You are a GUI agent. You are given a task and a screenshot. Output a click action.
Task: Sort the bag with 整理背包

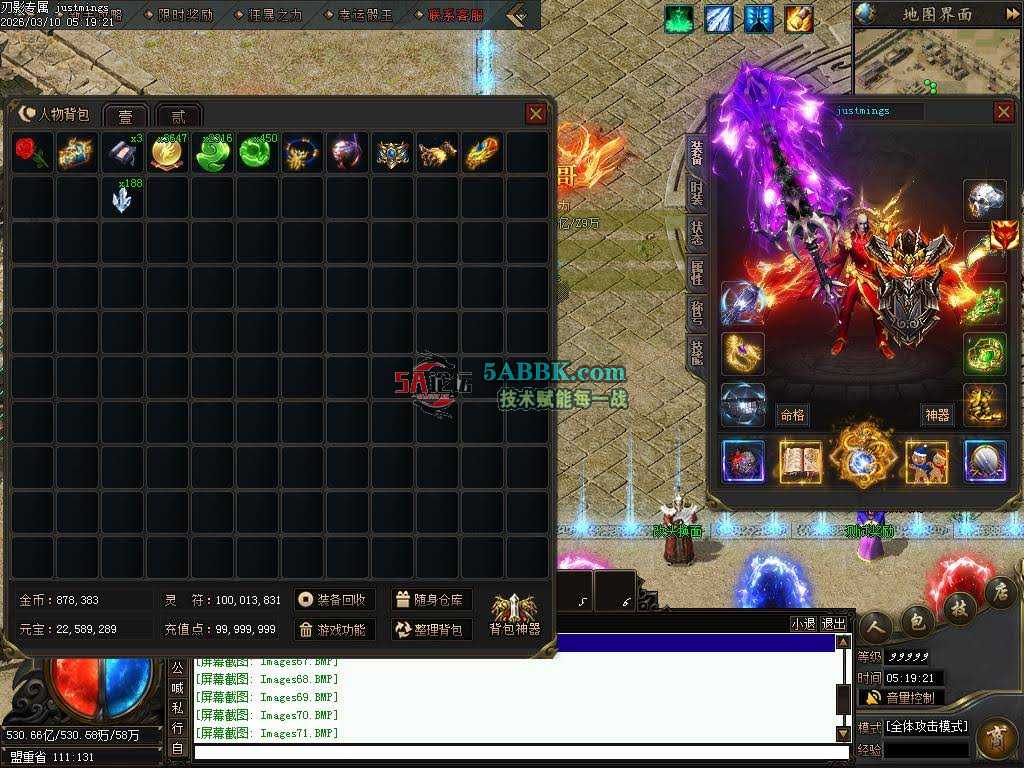(430, 630)
